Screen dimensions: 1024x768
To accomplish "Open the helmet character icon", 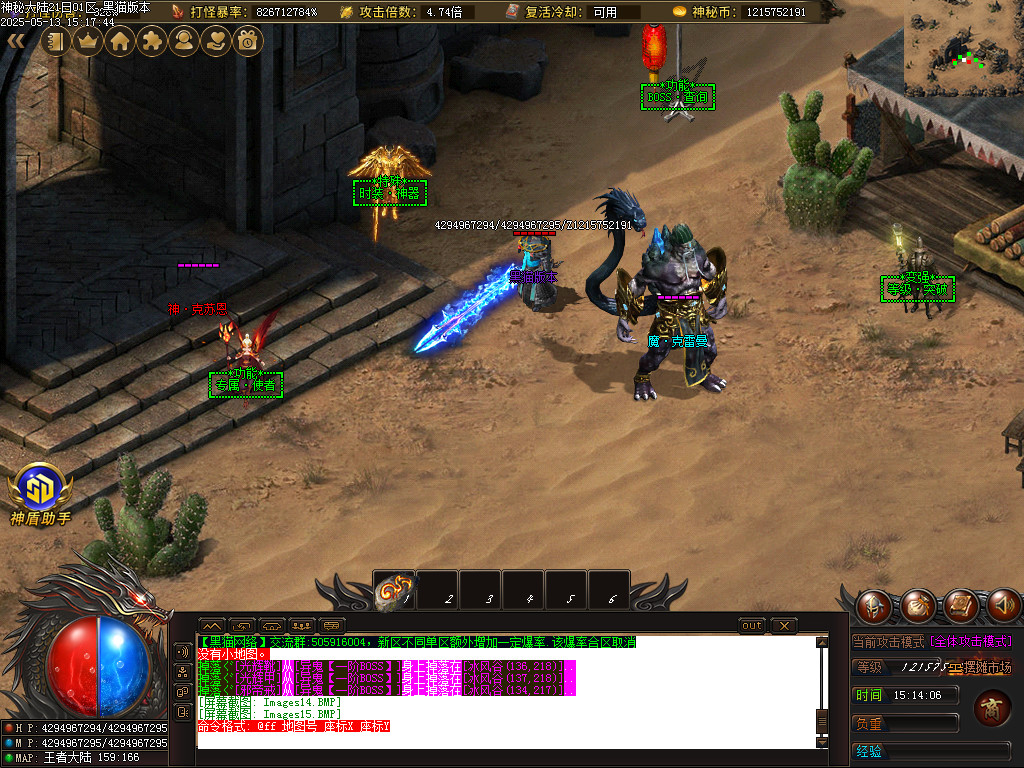I will coord(873,606).
